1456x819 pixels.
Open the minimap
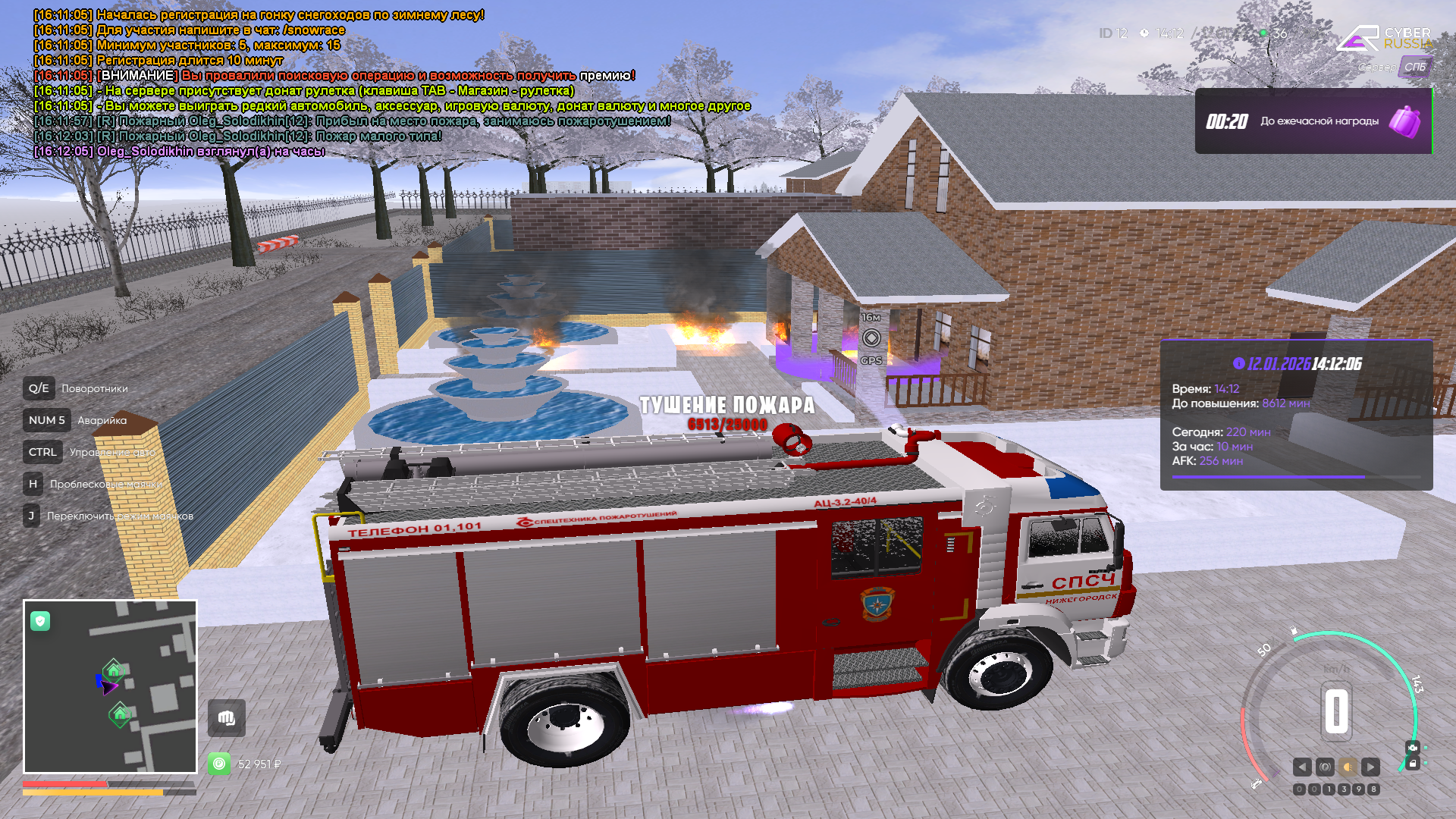(111, 687)
